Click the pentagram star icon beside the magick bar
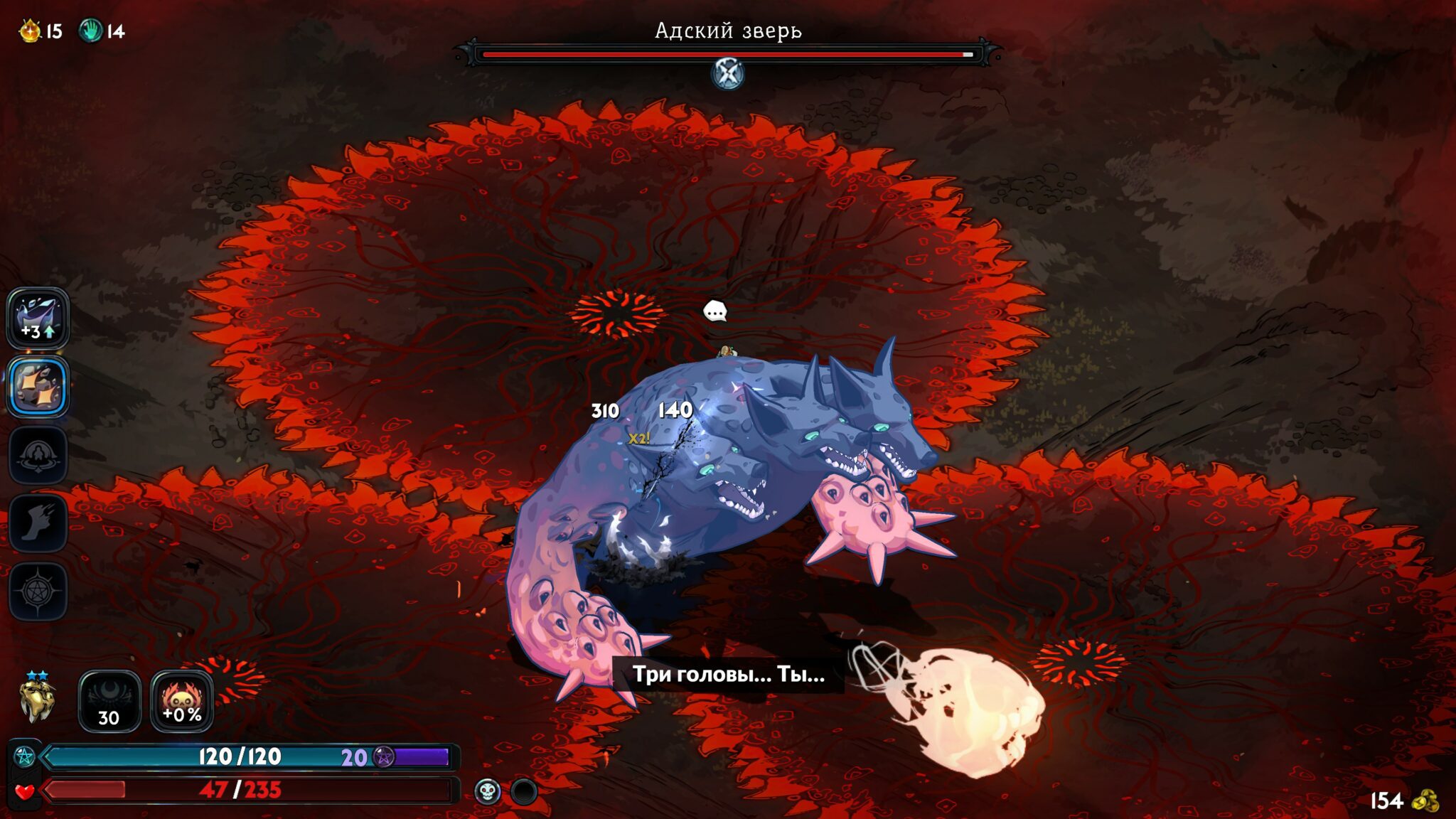The image size is (1456, 819). point(25,756)
